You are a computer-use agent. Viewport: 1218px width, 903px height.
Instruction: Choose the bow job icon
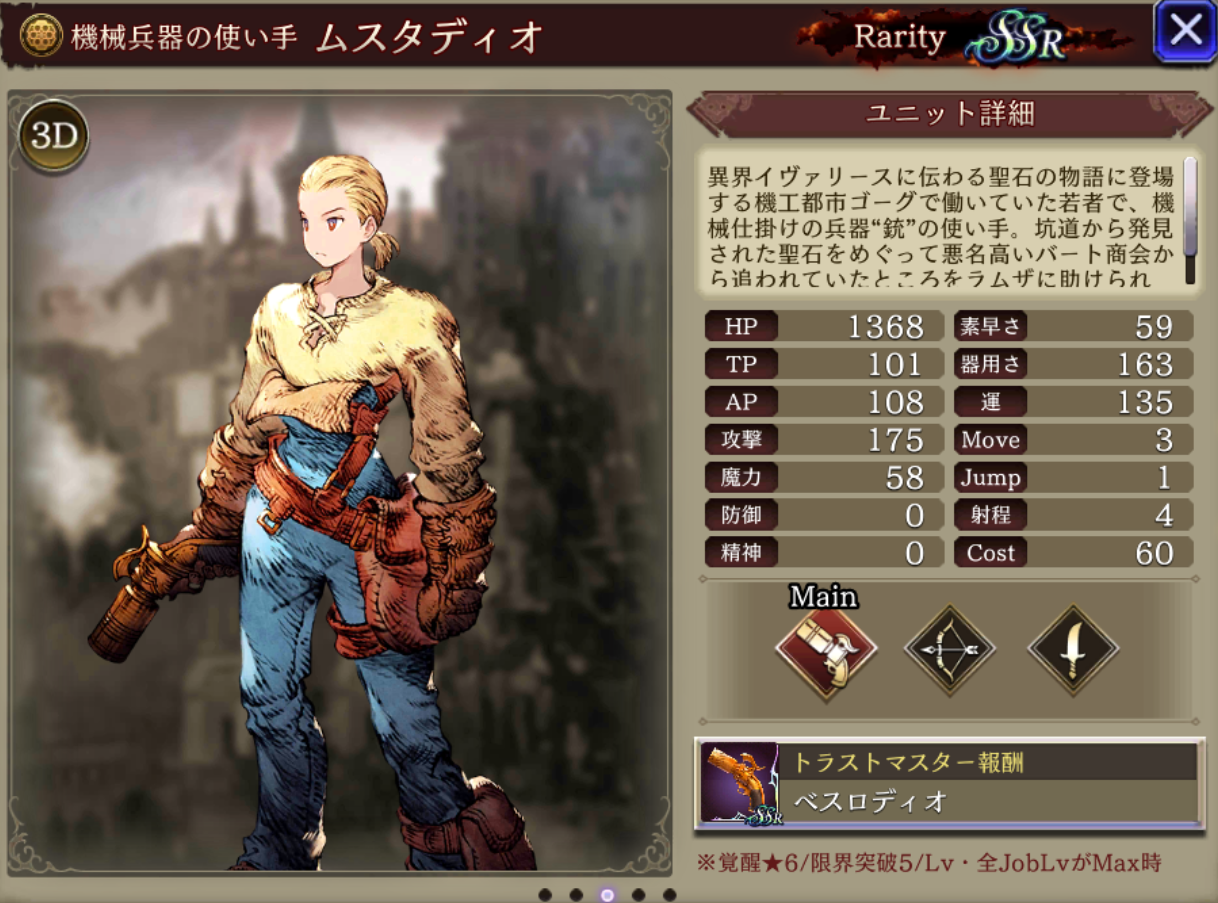pyautogui.click(x=949, y=651)
